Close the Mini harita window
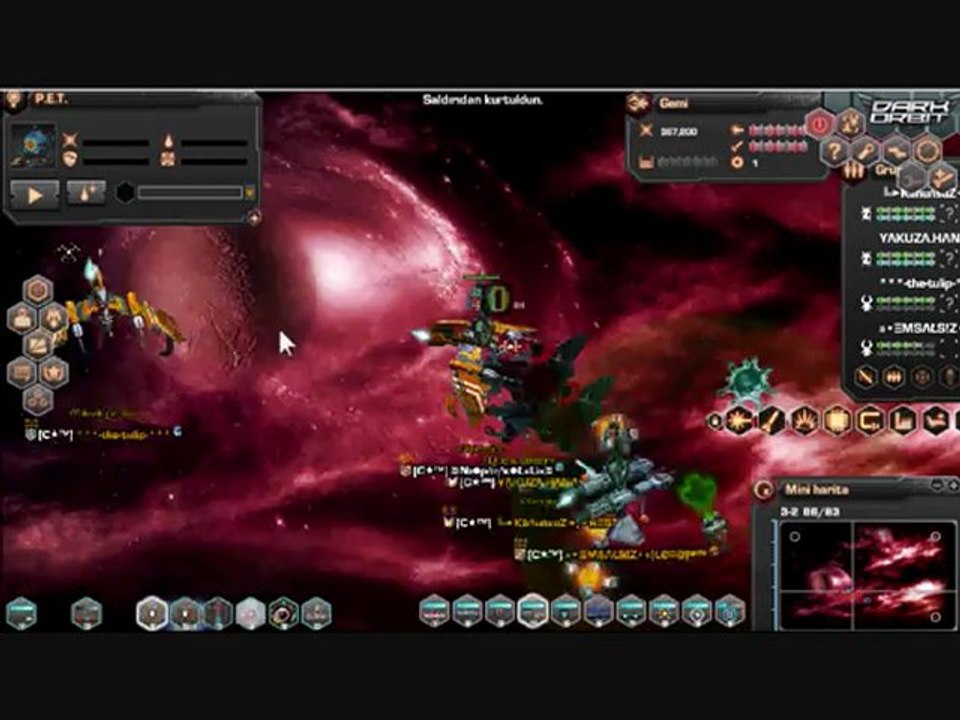The width and height of the screenshot is (960, 720). point(951,485)
